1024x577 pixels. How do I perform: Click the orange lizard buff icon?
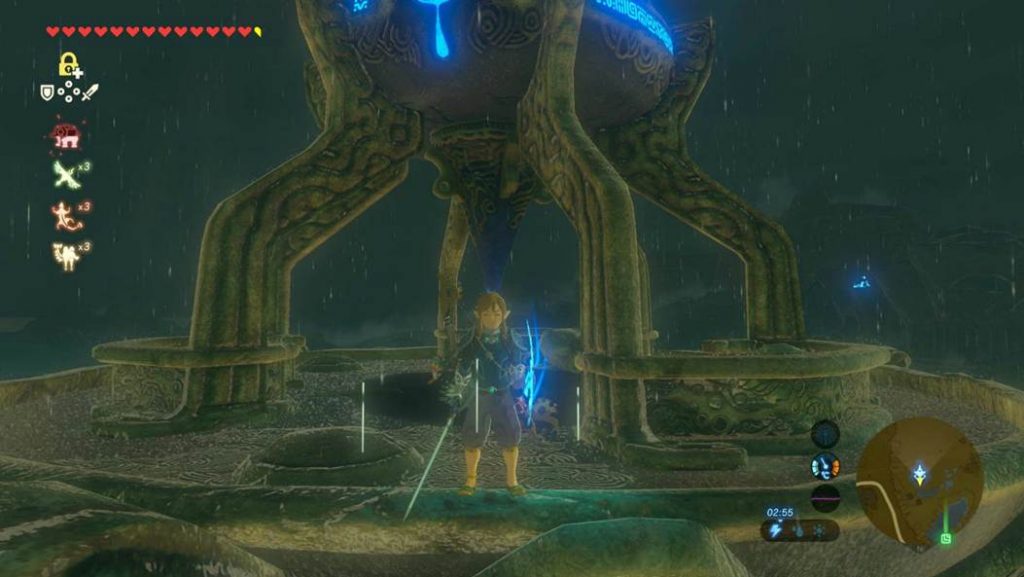coord(66,215)
